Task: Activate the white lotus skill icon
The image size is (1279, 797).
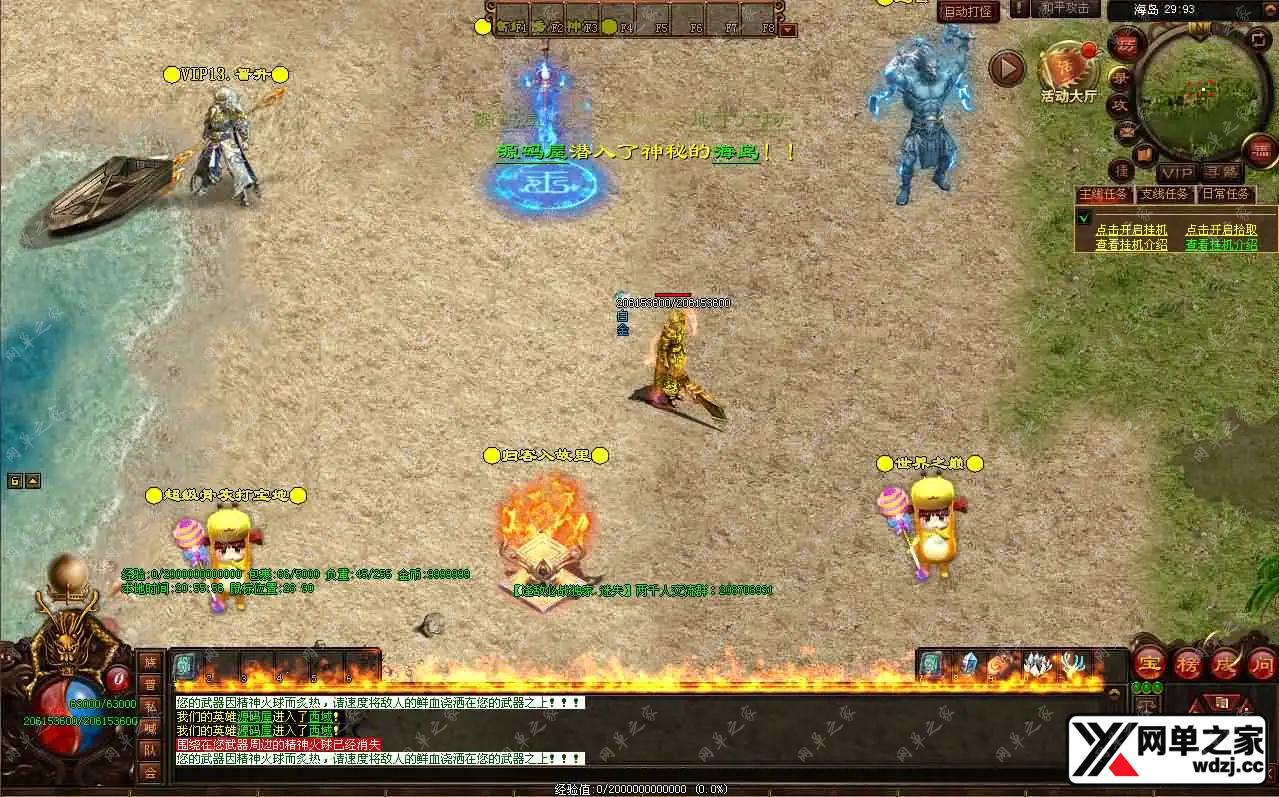Action: coord(1037,664)
